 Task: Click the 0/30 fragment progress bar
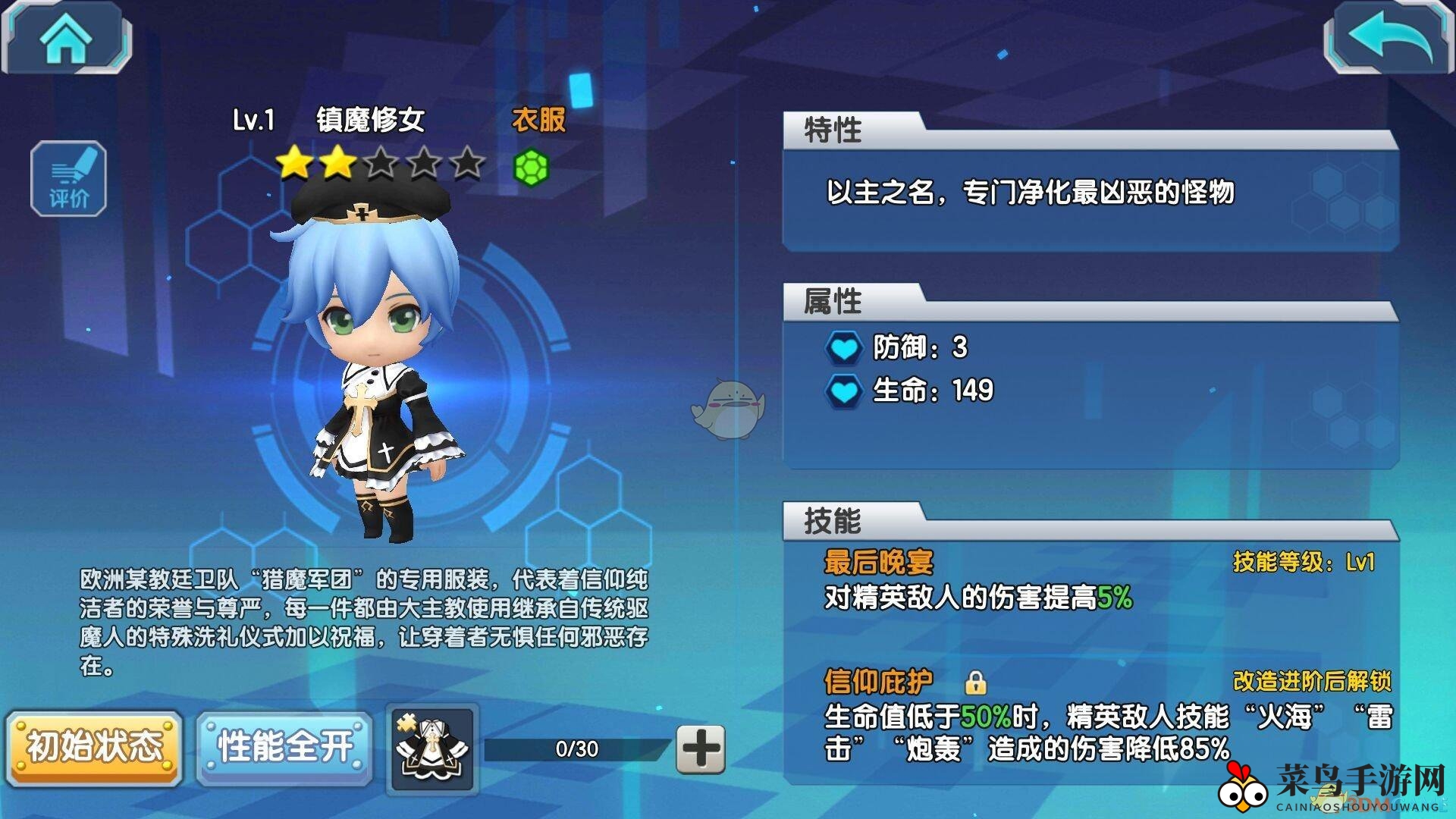[576, 747]
